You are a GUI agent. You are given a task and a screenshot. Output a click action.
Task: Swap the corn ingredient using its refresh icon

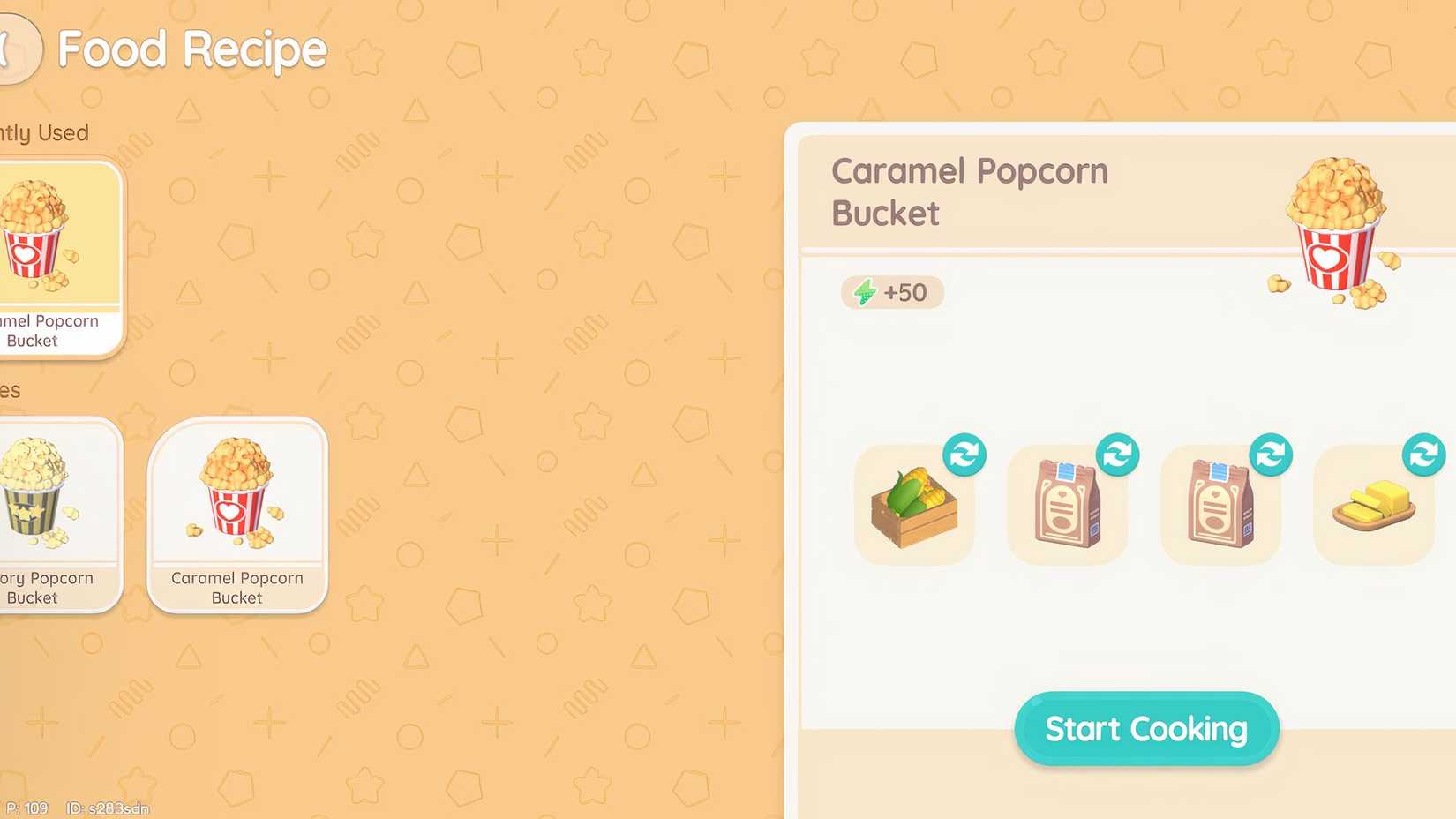[x=964, y=454]
